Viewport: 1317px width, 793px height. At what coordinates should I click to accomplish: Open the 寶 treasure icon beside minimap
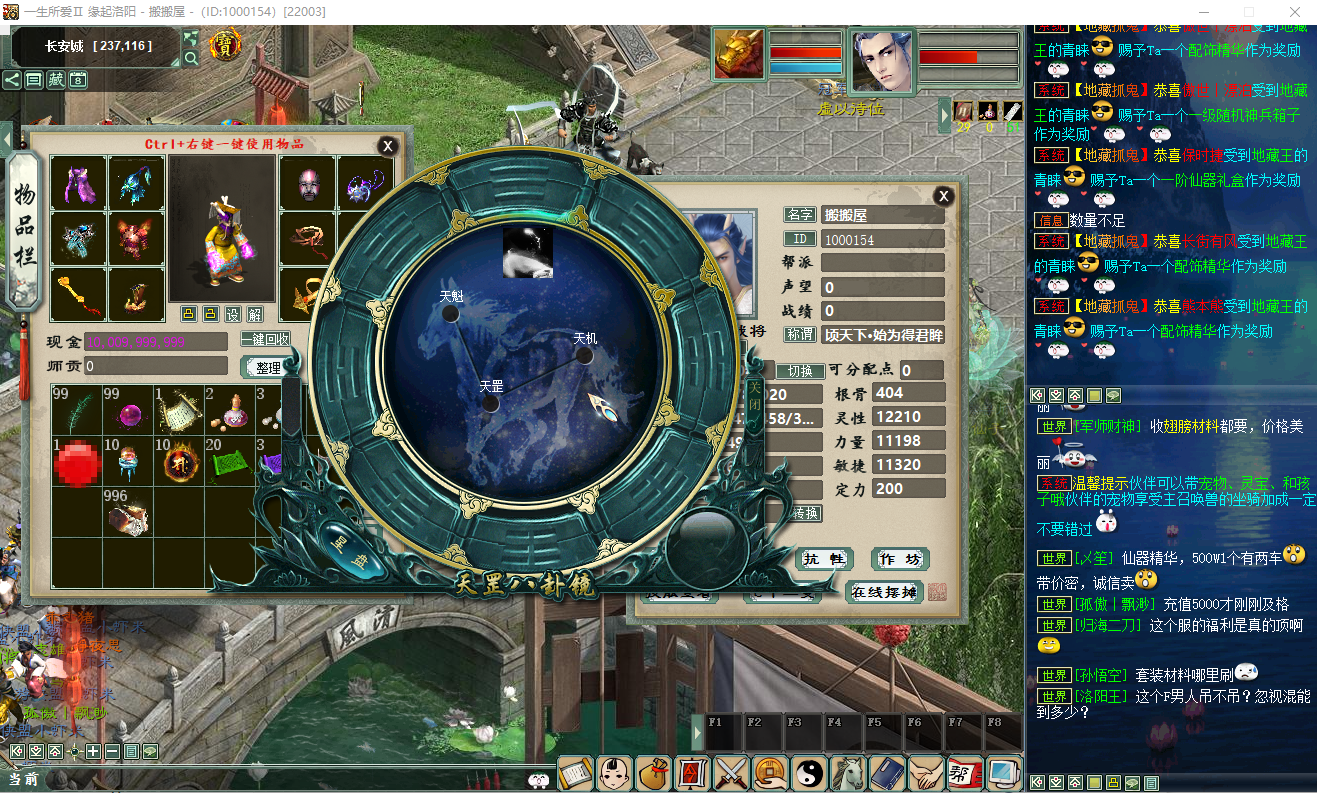point(223,45)
